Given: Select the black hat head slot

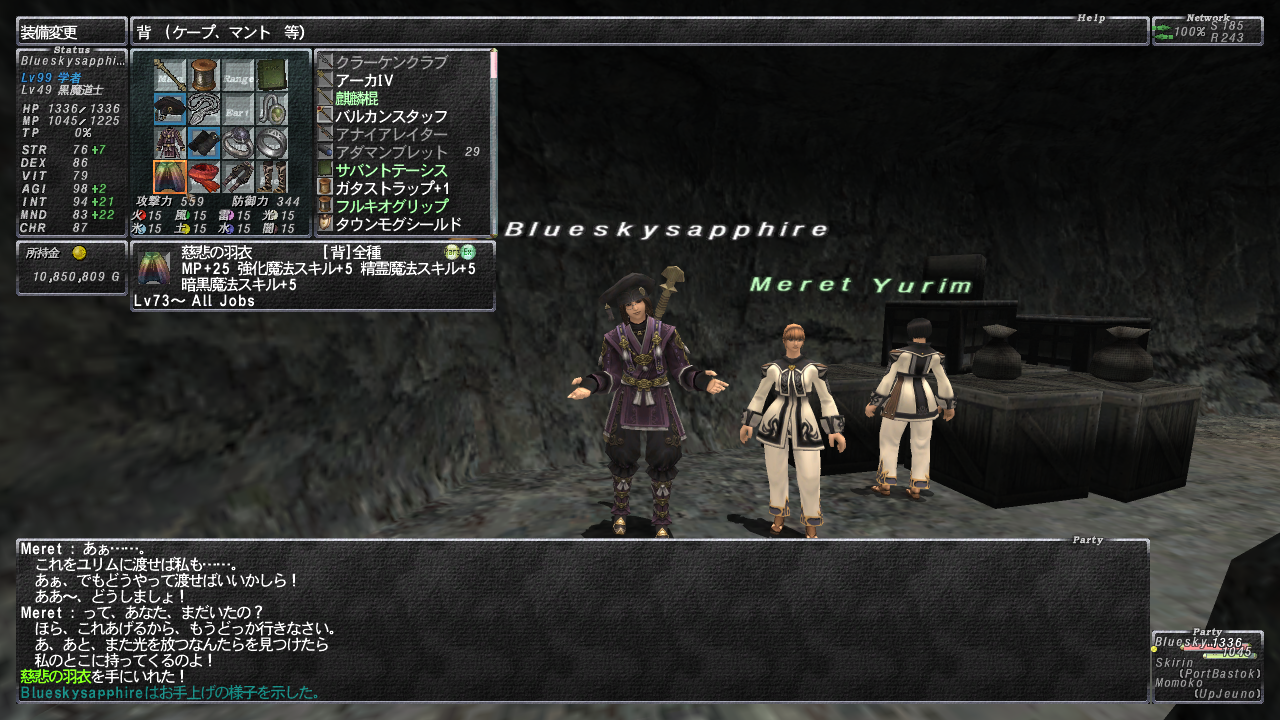Looking at the screenshot, I should coord(170,109).
